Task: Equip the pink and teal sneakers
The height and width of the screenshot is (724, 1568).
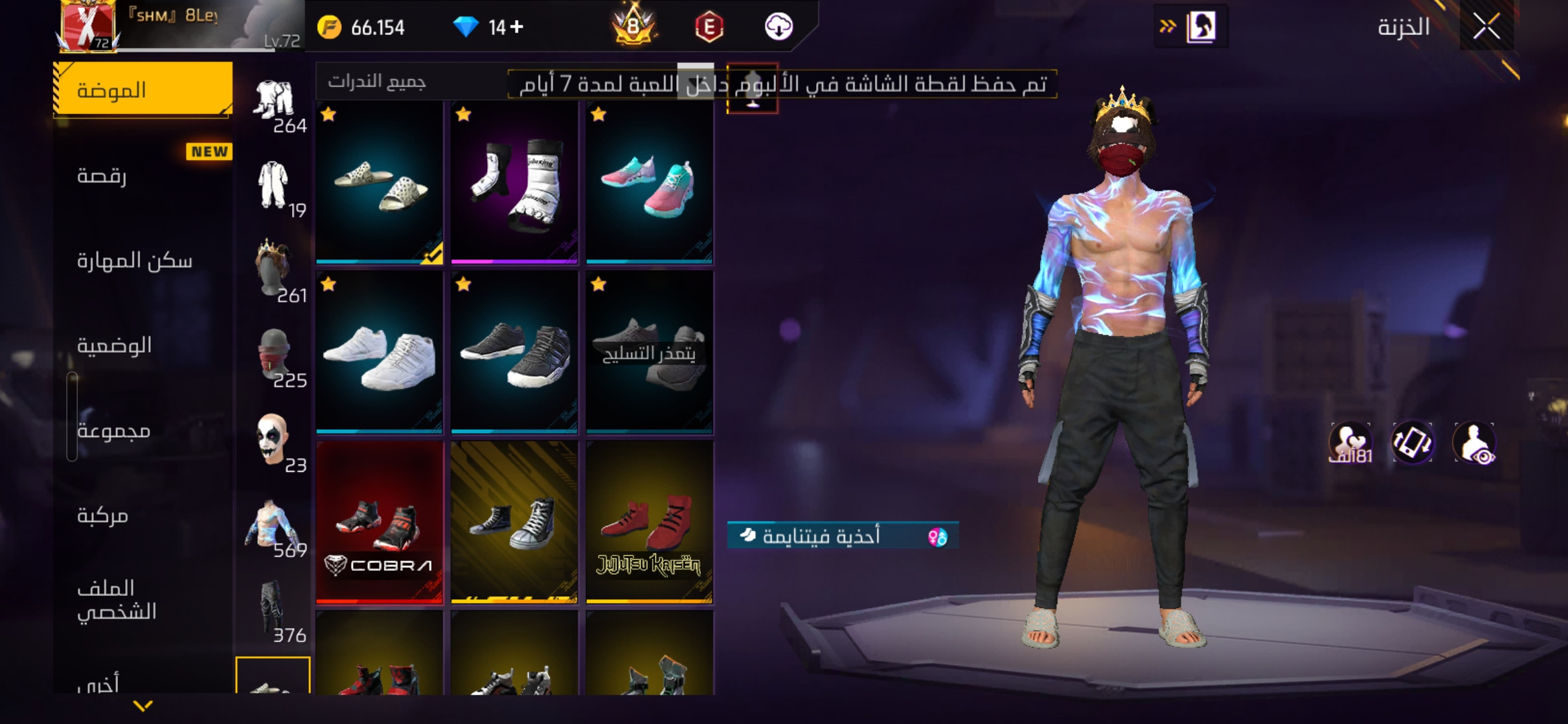Action: [649, 182]
